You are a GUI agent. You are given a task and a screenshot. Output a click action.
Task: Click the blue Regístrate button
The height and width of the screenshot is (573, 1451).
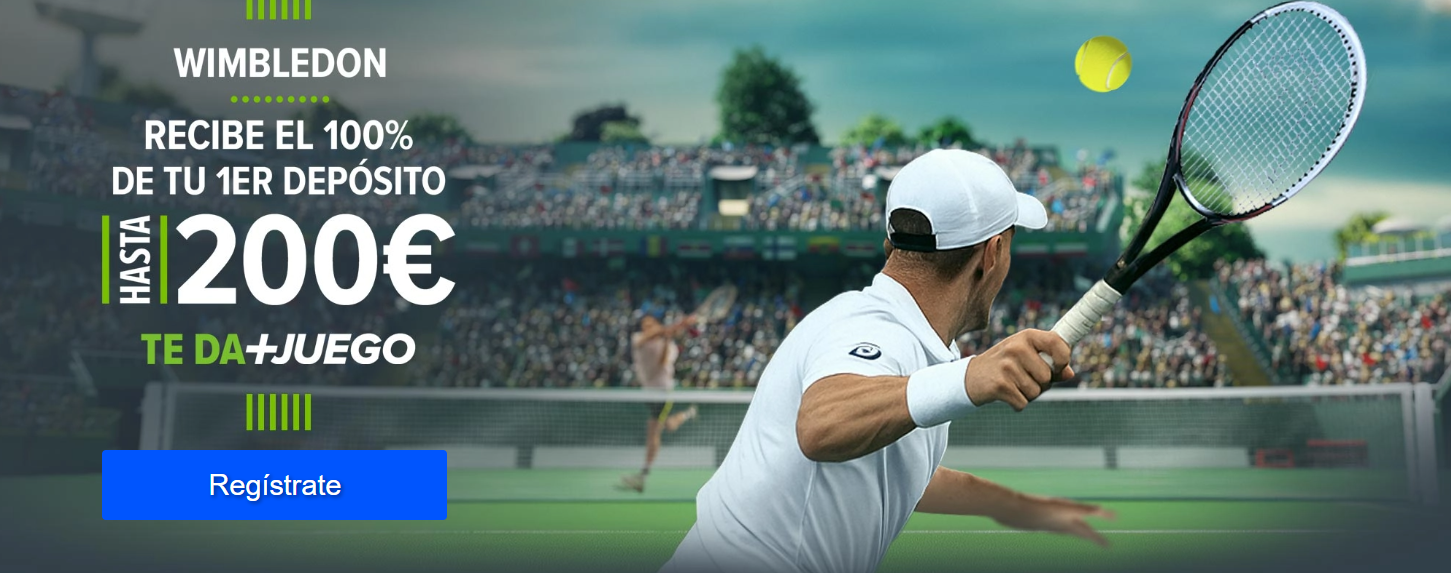point(274,485)
